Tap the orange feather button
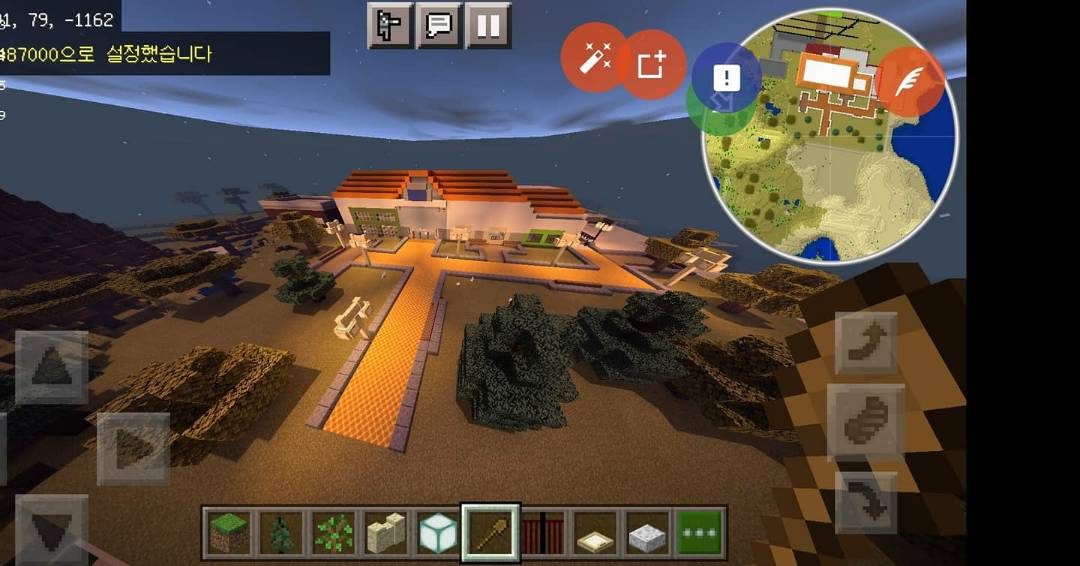This screenshot has width=1080, height=566. point(909,81)
